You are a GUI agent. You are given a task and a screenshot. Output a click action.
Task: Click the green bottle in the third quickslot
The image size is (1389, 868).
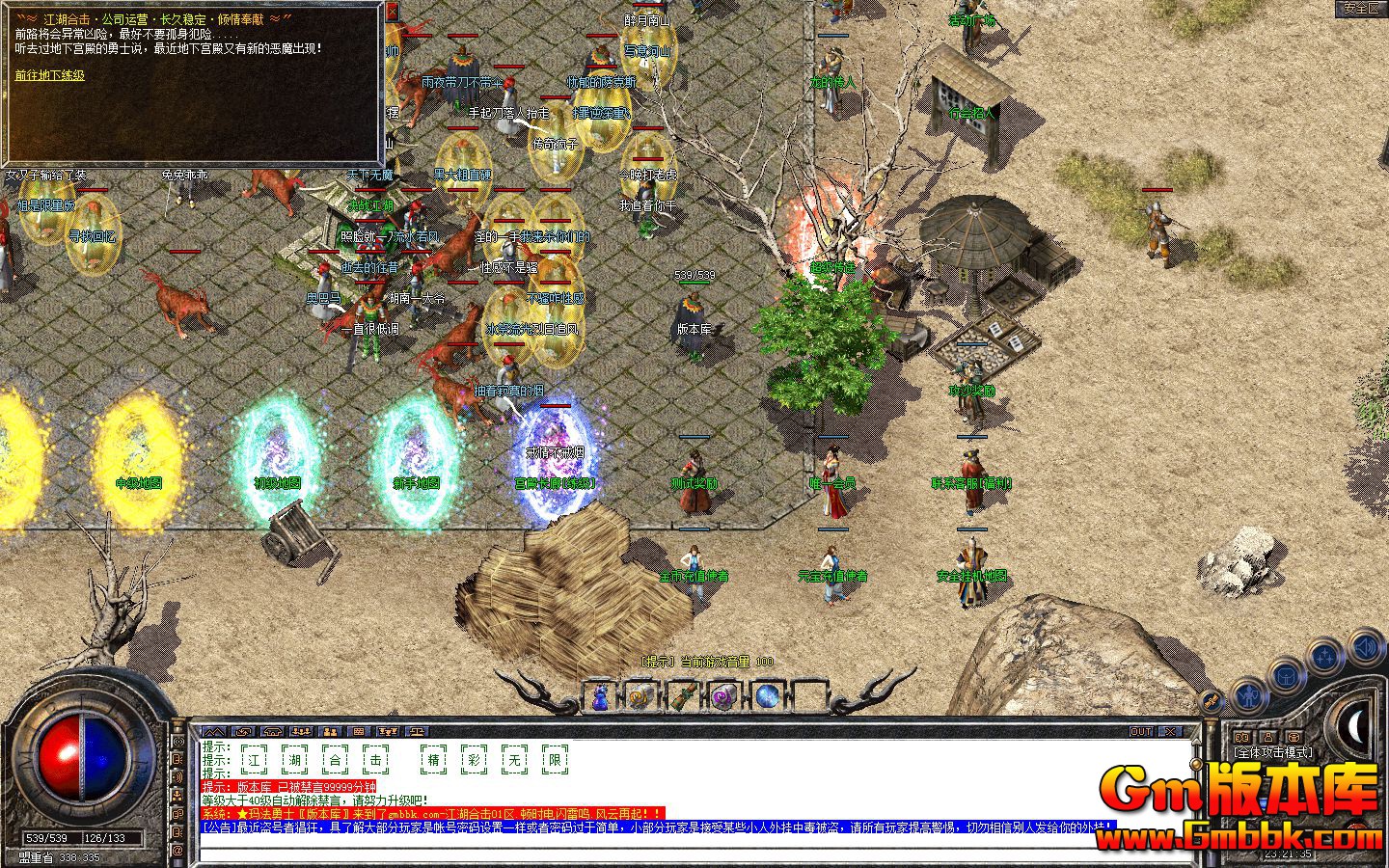684,694
